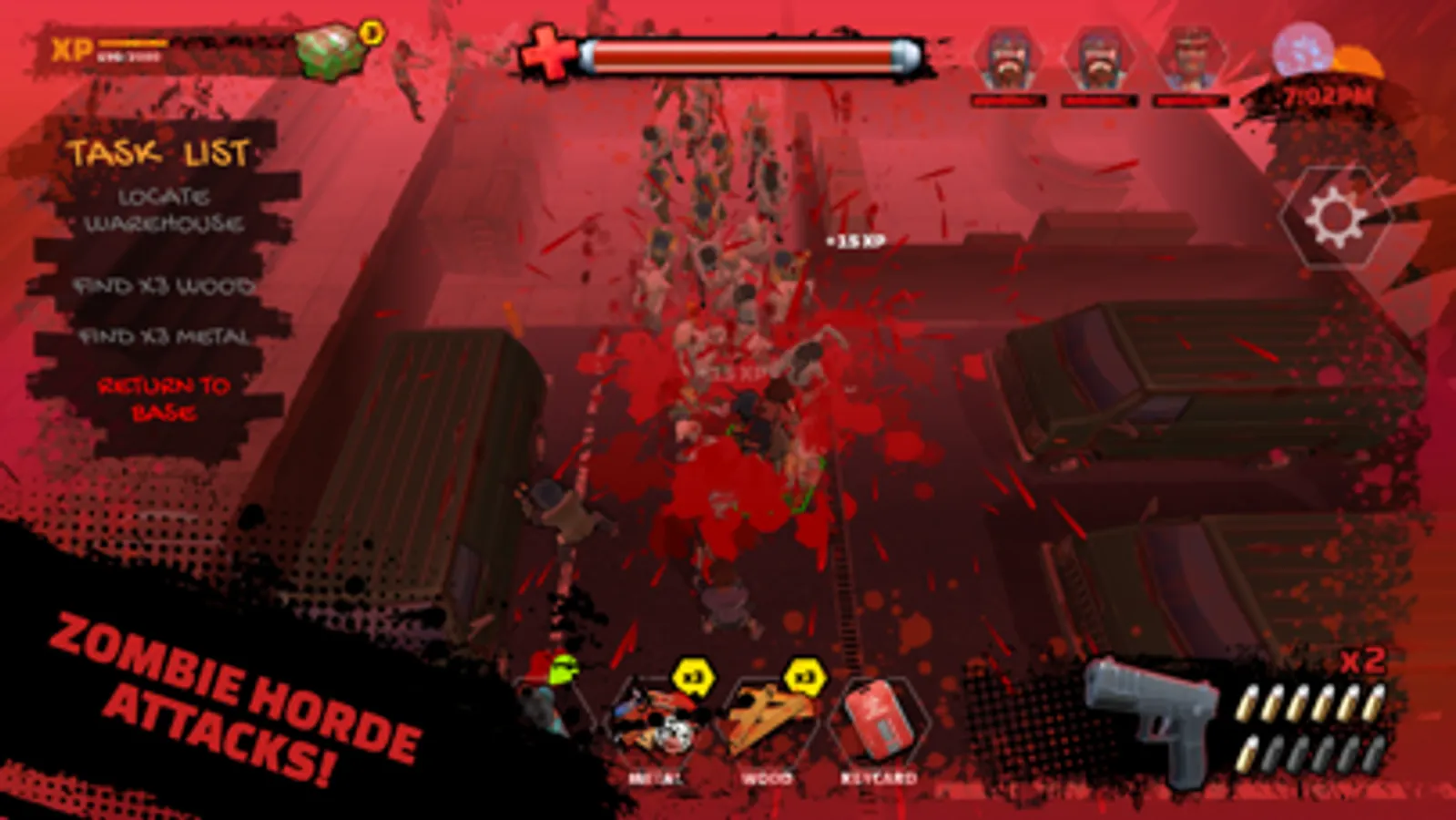
Task: Open the Task List header
Action: coord(161,151)
